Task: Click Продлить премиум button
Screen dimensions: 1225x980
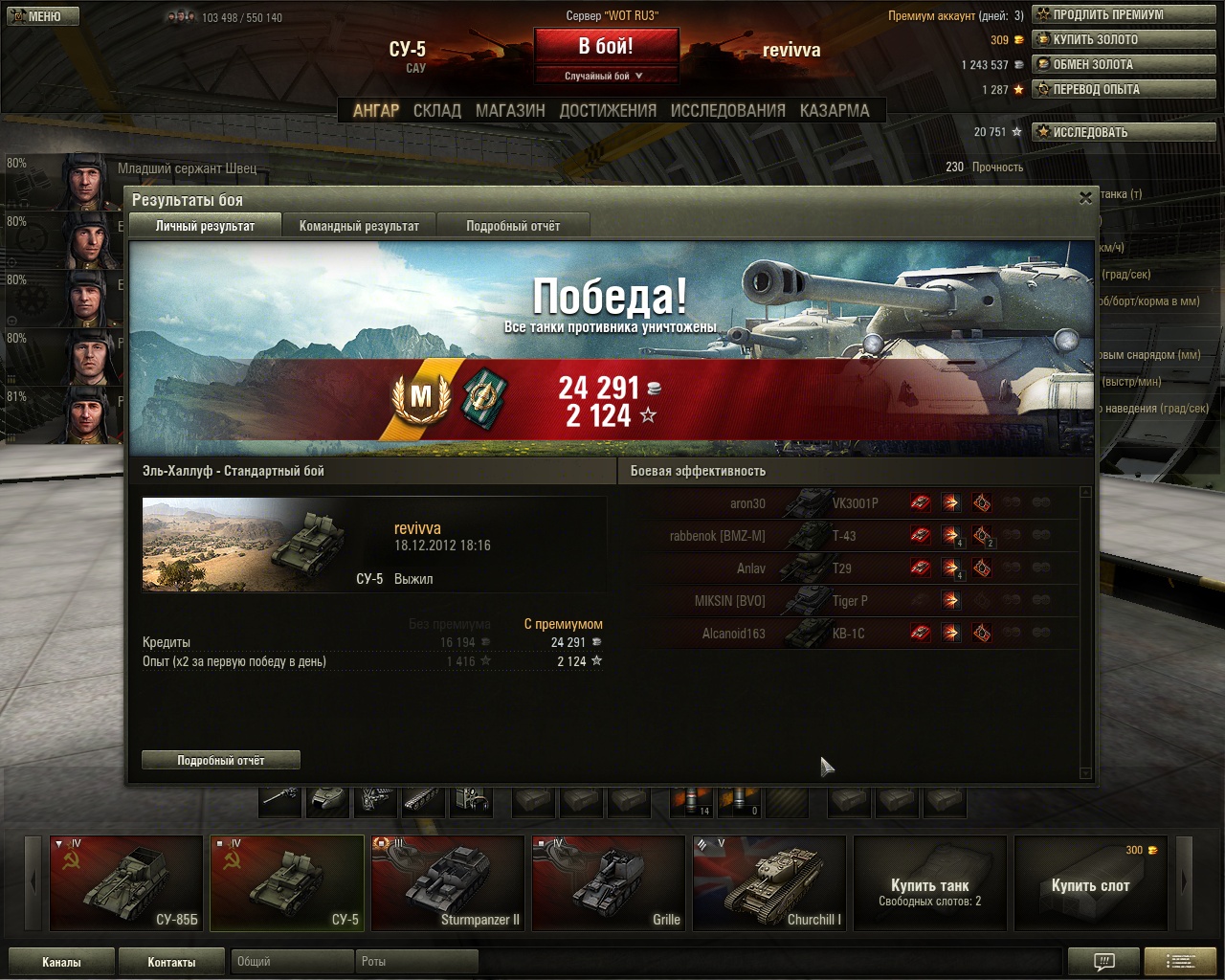Action: (1123, 15)
